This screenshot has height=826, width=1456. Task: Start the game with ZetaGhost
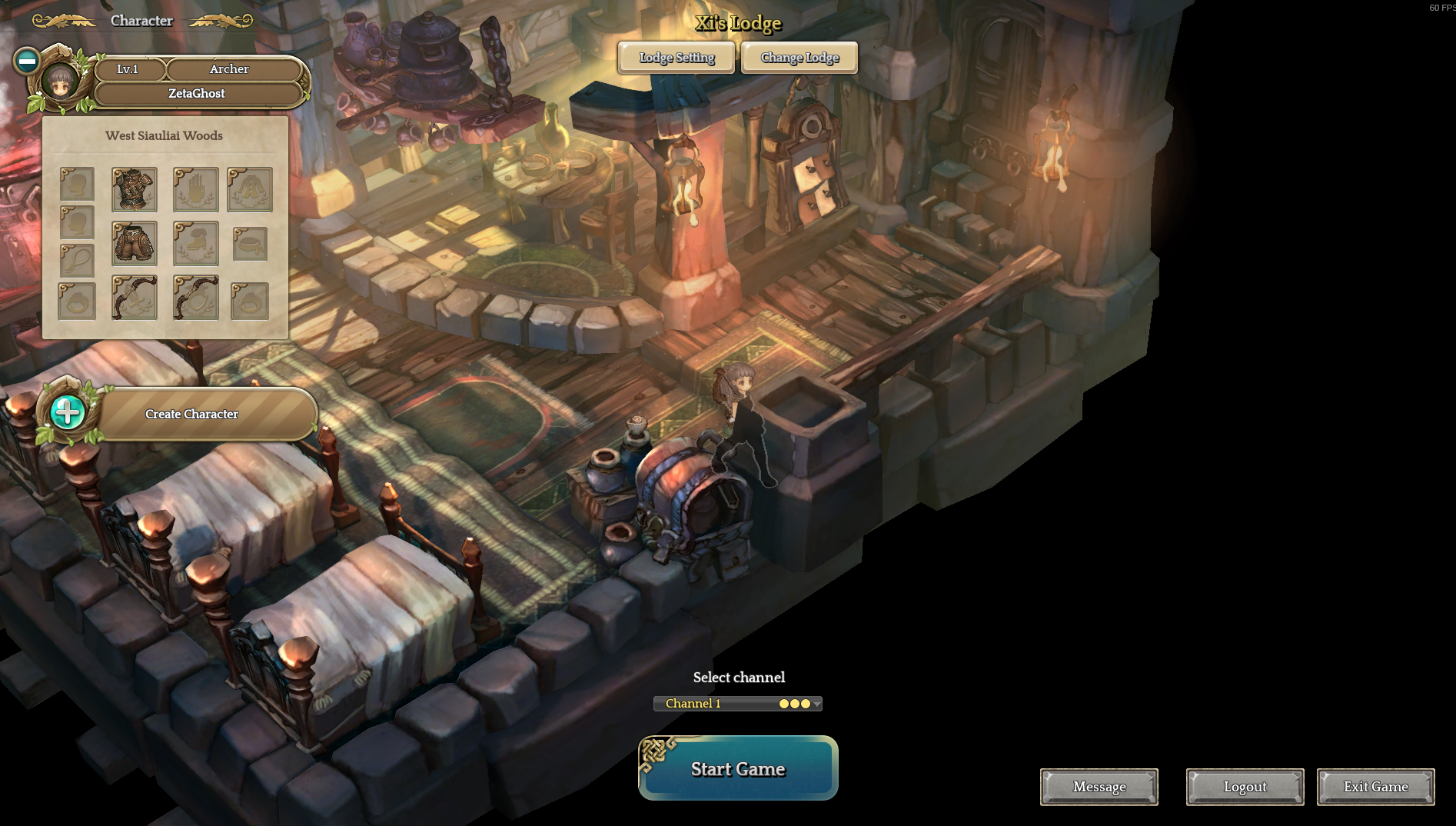(738, 768)
